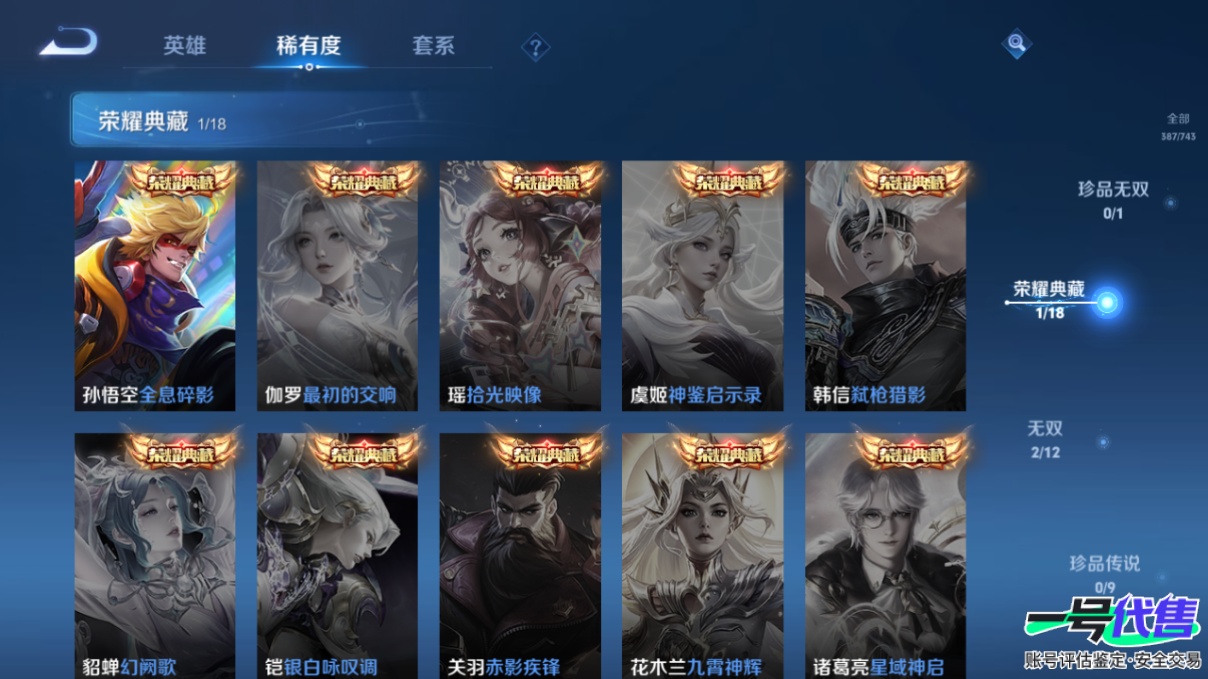Viewport: 1208px width, 679px height.
Task: View the 诸葛亮 星域神启 skin card
Action: pyautogui.click(x=885, y=556)
